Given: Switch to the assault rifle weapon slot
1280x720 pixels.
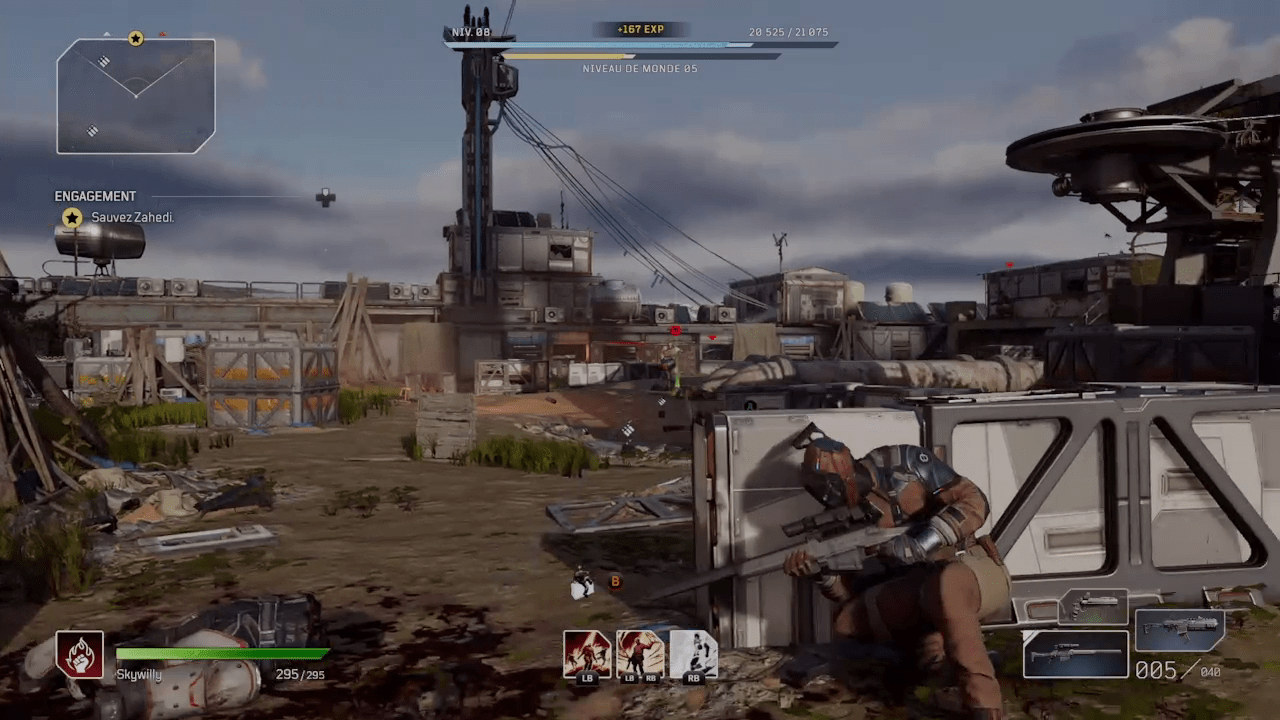Looking at the screenshot, I should click(1180, 630).
